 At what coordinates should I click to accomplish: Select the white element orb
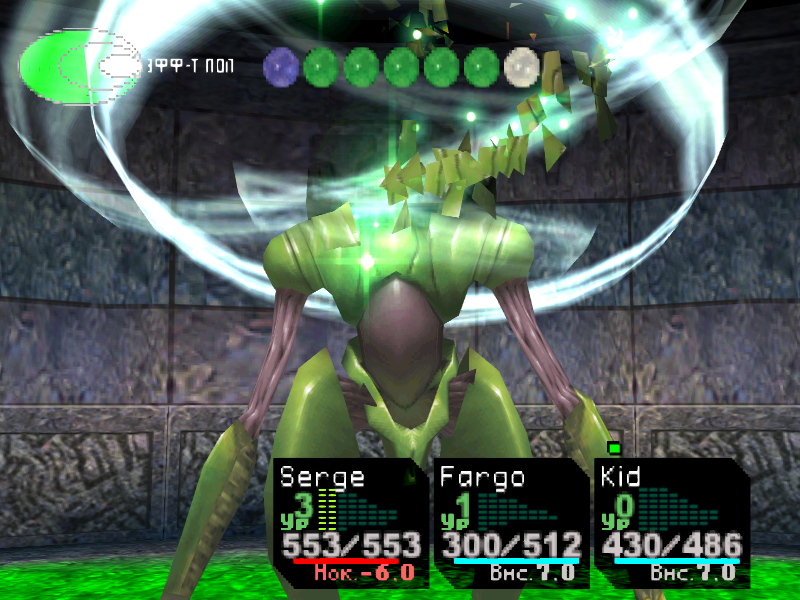click(x=521, y=67)
